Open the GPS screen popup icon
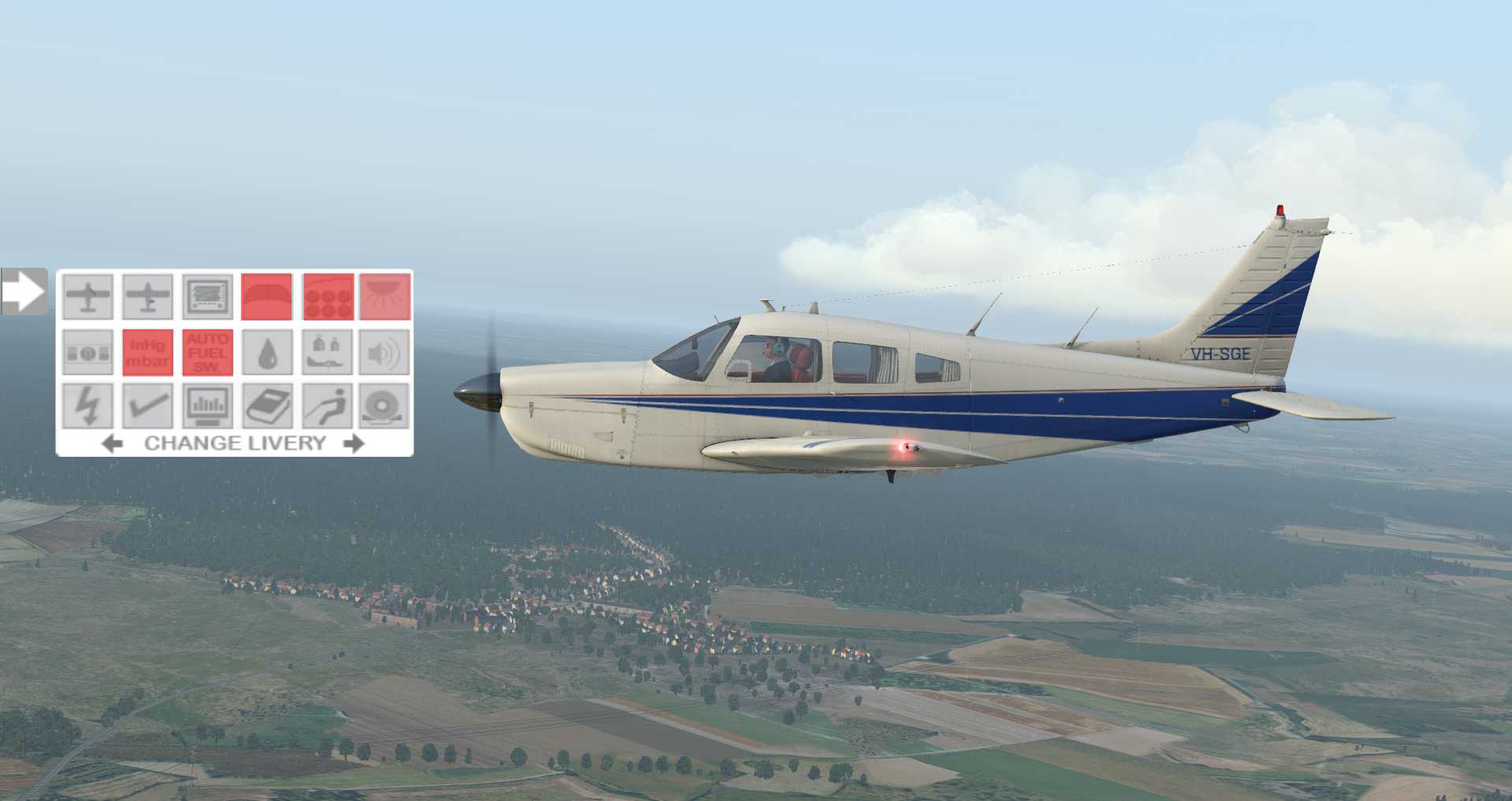1512x801 pixels. (208, 297)
